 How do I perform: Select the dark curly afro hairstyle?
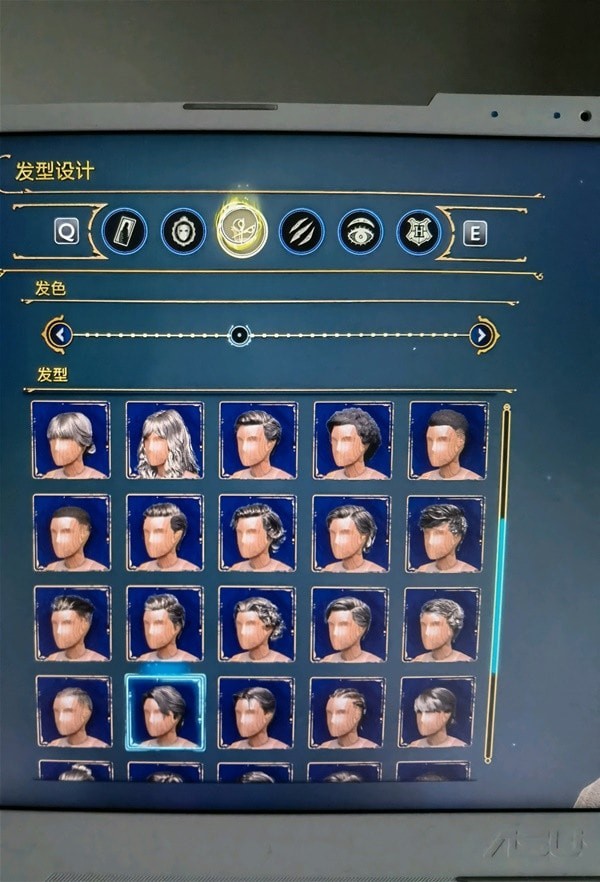tap(352, 440)
